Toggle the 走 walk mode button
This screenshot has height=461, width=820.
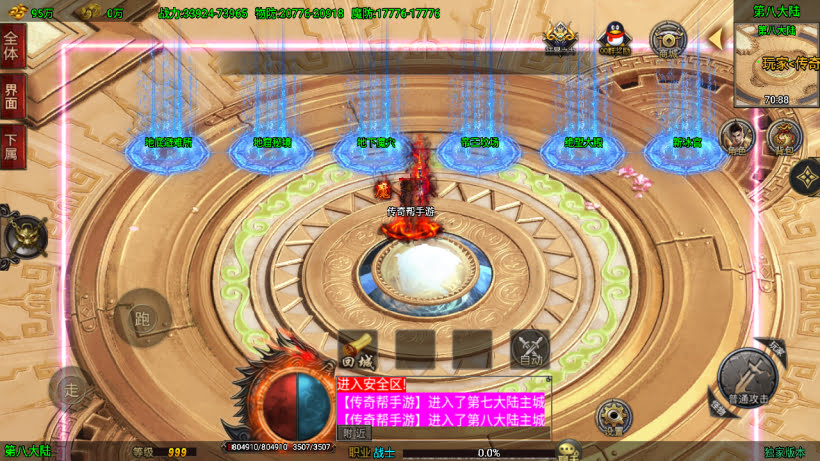click(x=71, y=387)
